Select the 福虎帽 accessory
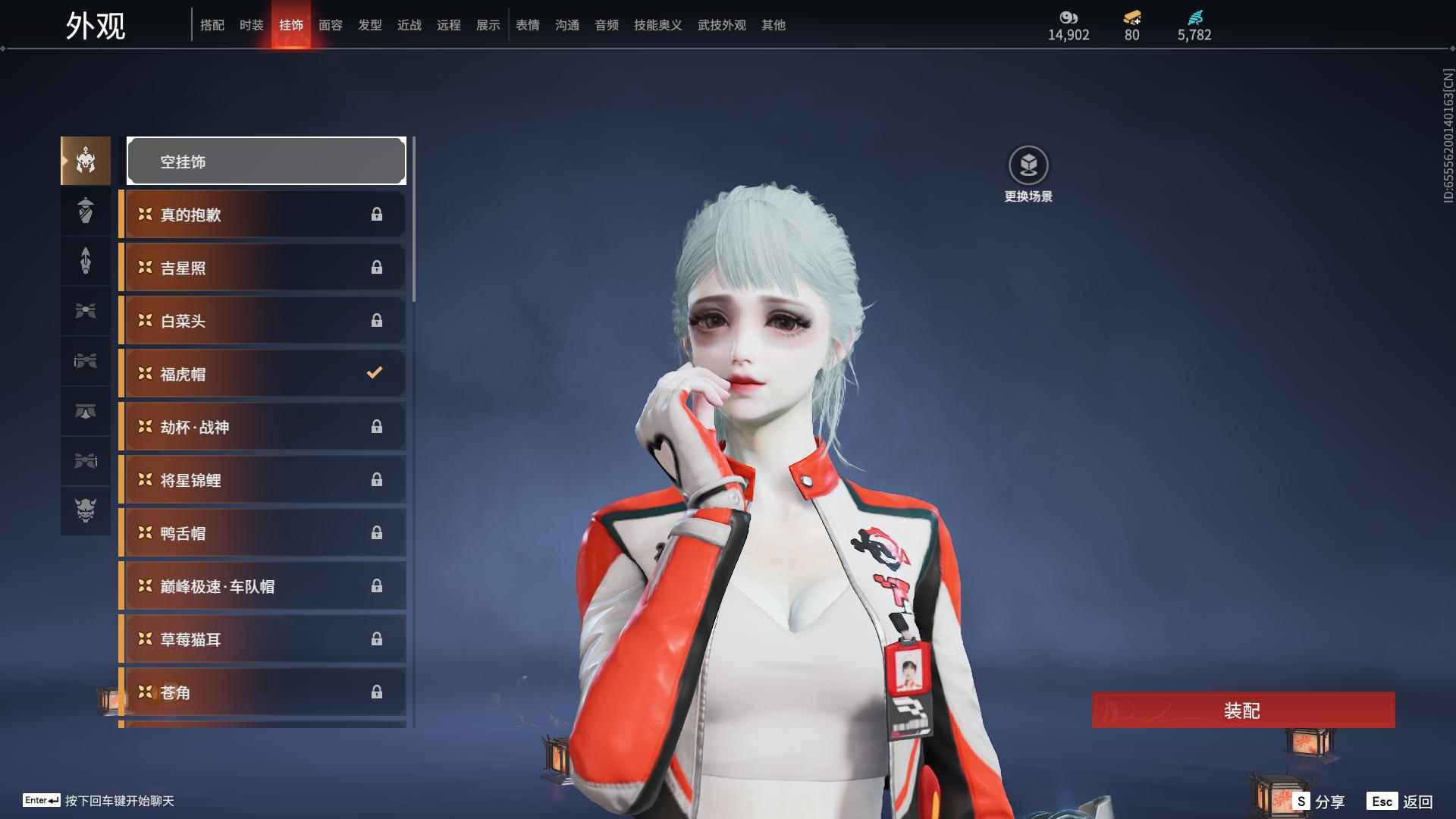Image resolution: width=1456 pixels, height=819 pixels. pyautogui.click(x=262, y=374)
